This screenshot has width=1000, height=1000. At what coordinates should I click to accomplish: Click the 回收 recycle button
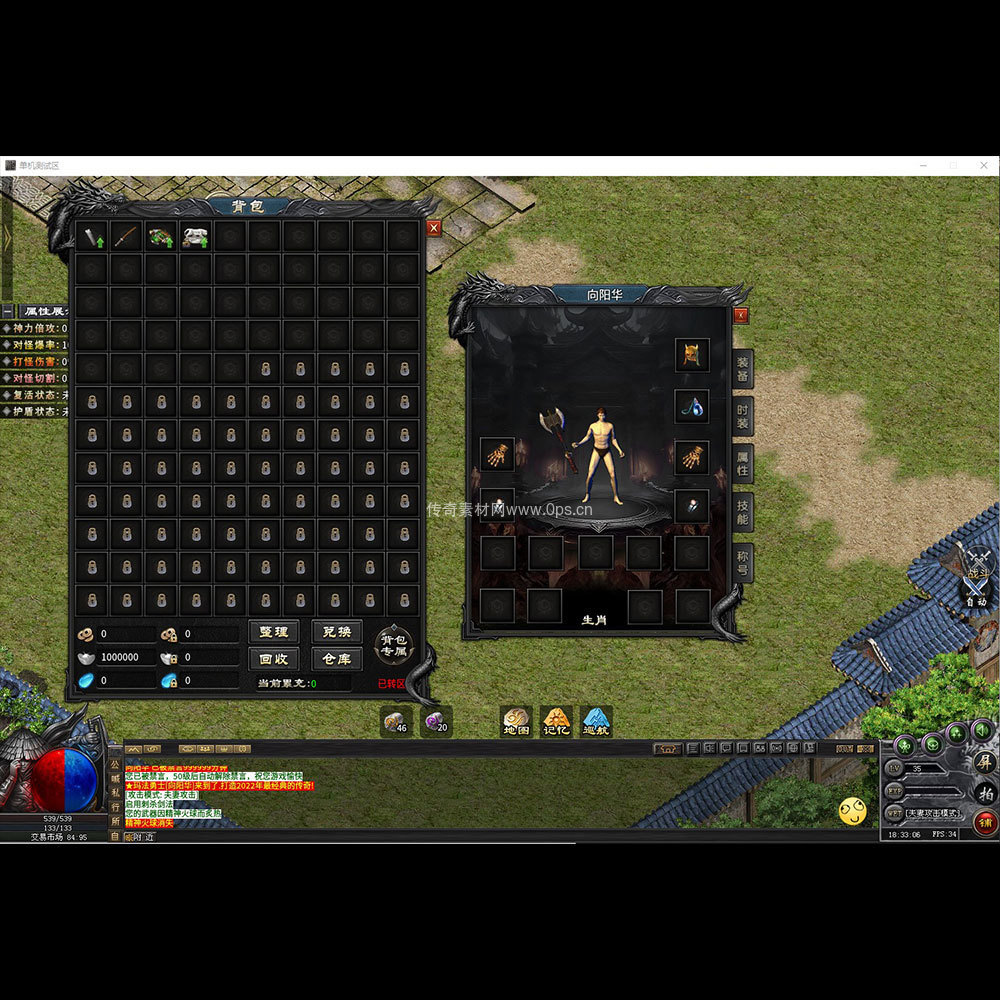pyautogui.click(x=273, y=659)
